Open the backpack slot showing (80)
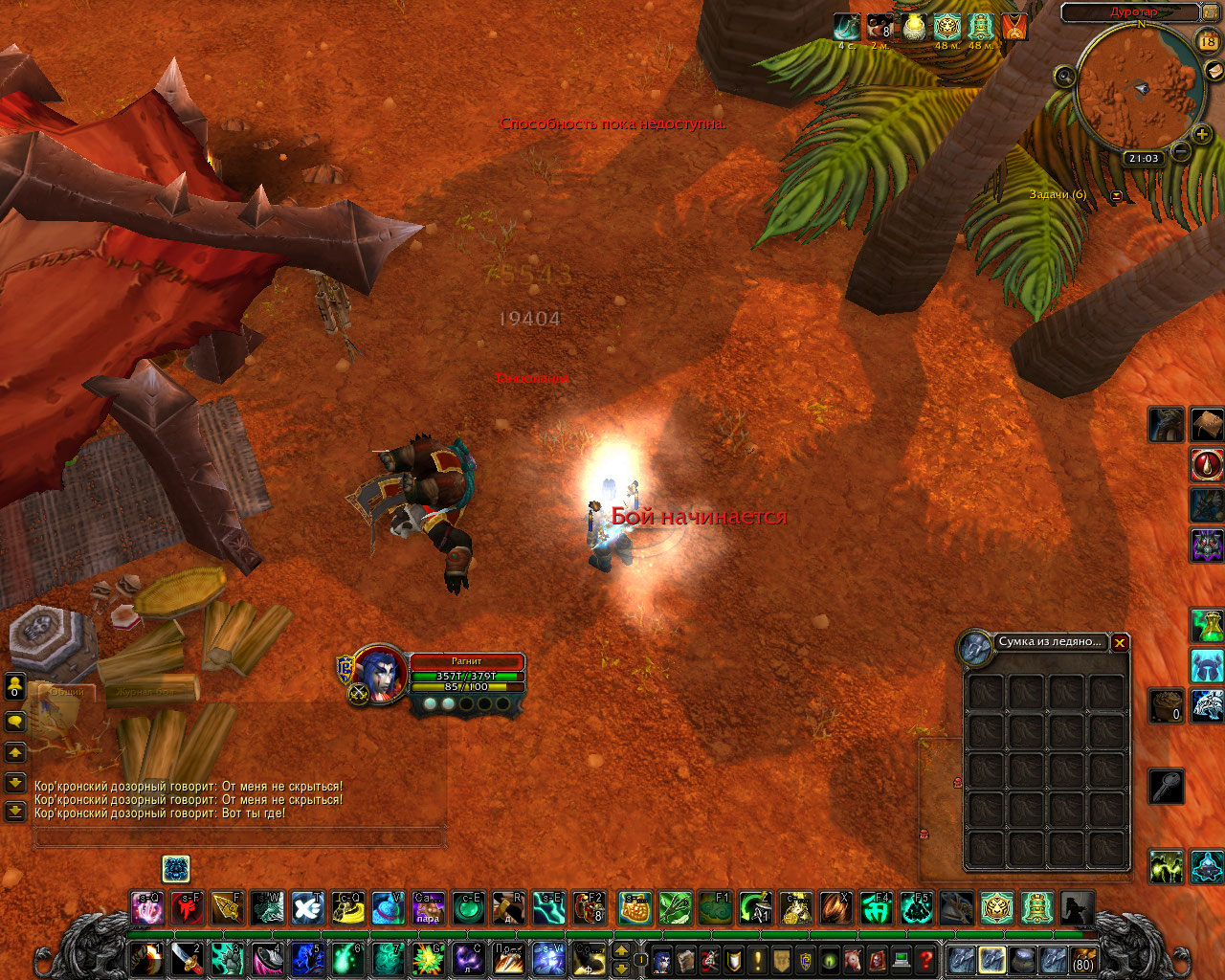This screenshot has height=980, width=1225. pos(1082,959)
